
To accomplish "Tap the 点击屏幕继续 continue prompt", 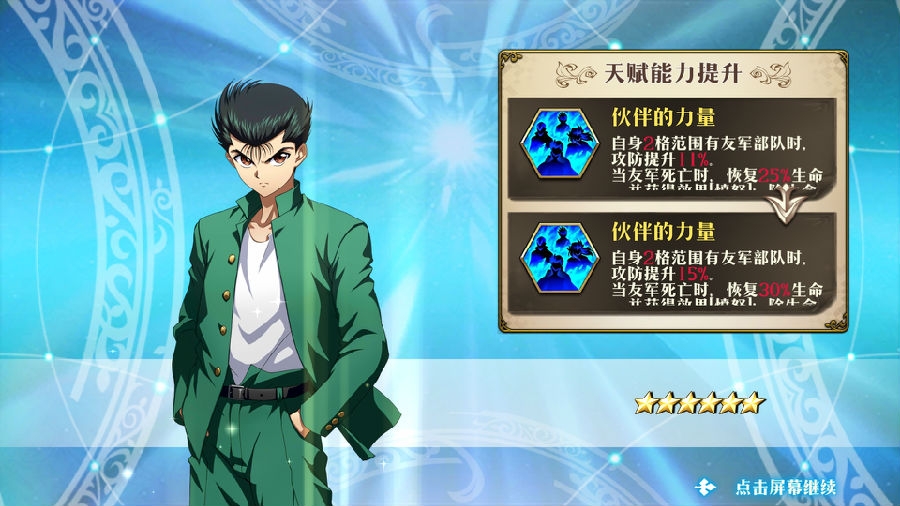I will 784,488.
